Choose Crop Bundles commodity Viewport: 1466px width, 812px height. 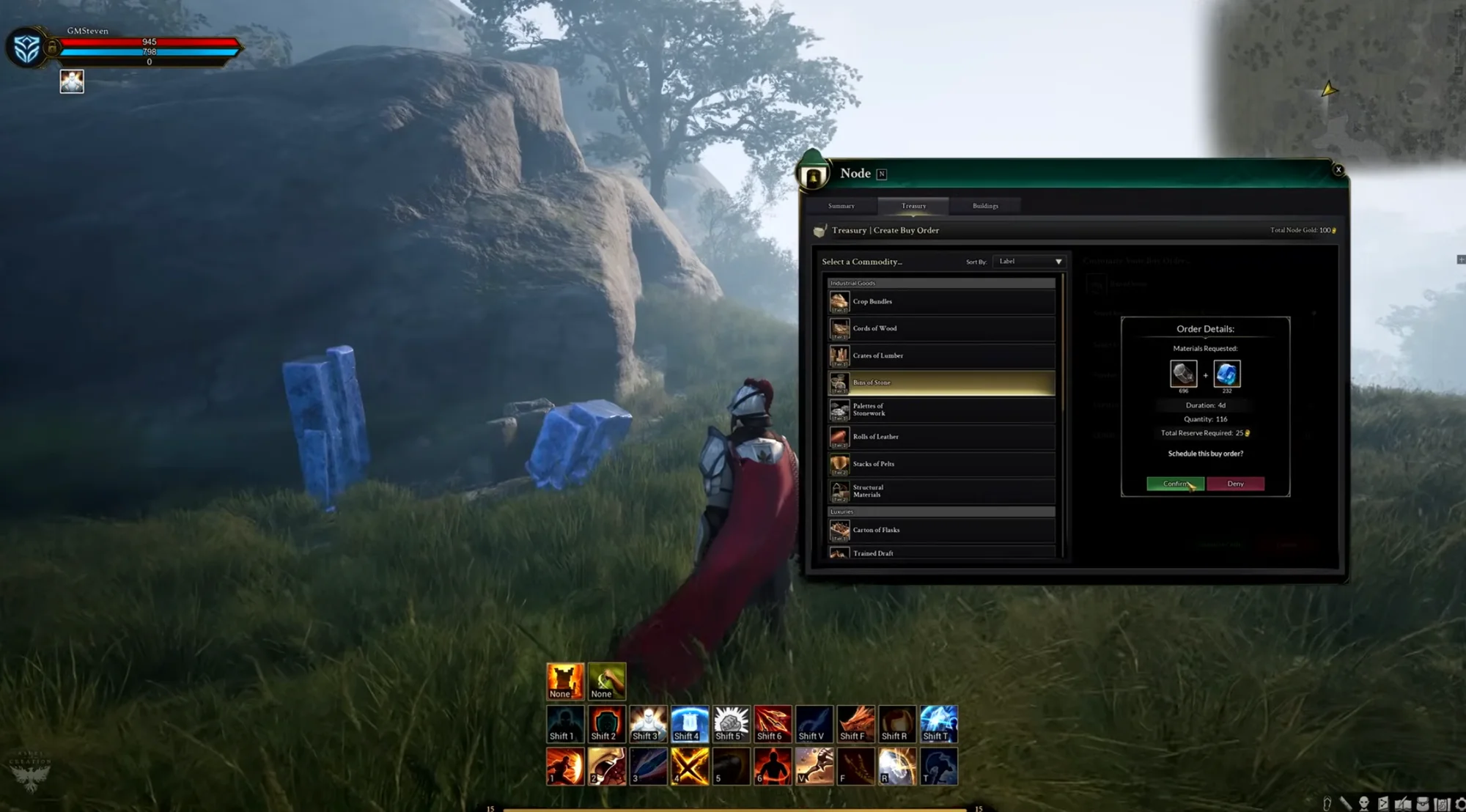point(941,301)
